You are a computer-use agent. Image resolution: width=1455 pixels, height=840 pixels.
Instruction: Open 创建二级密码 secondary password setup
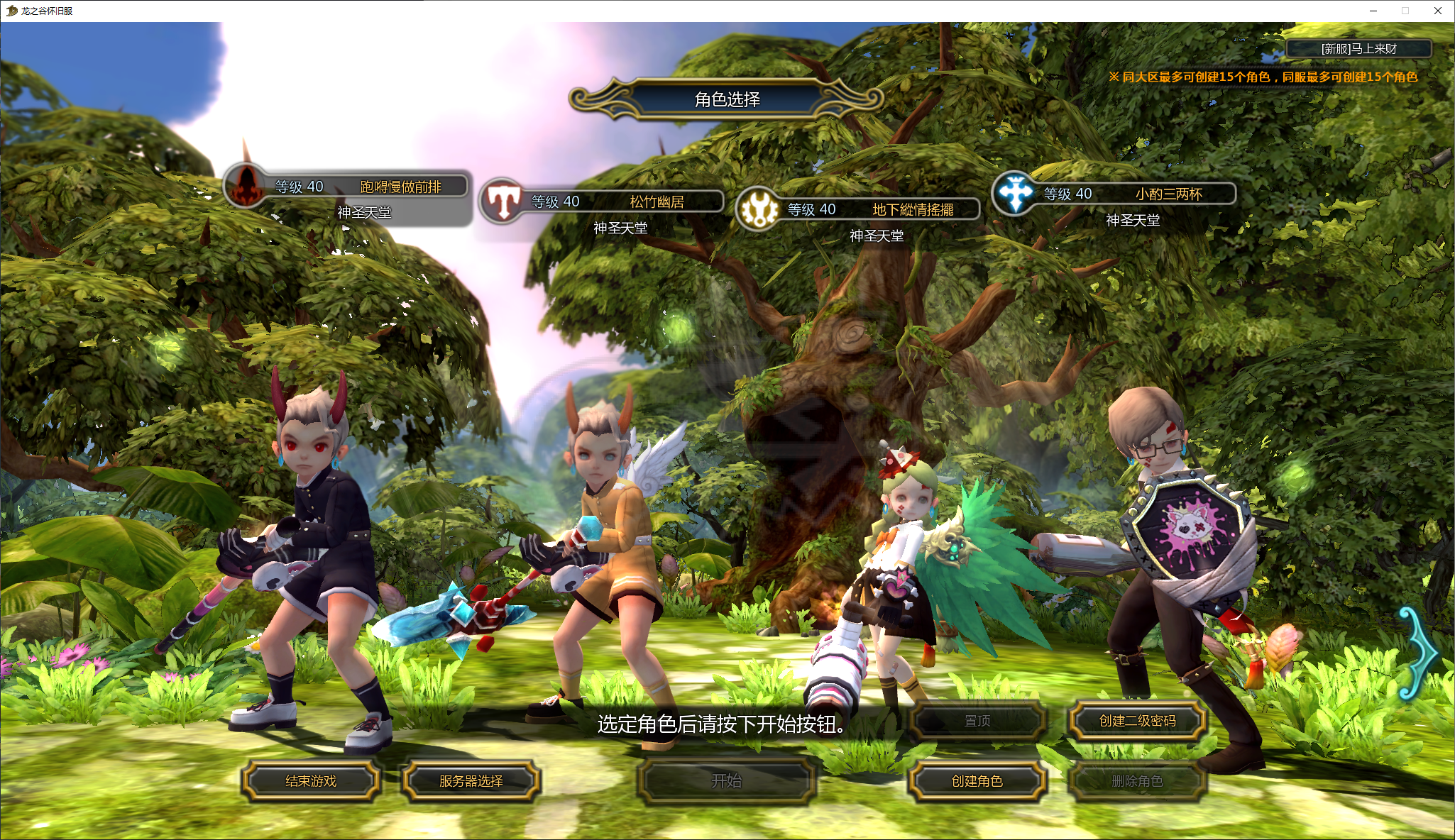pos(1137,721)
